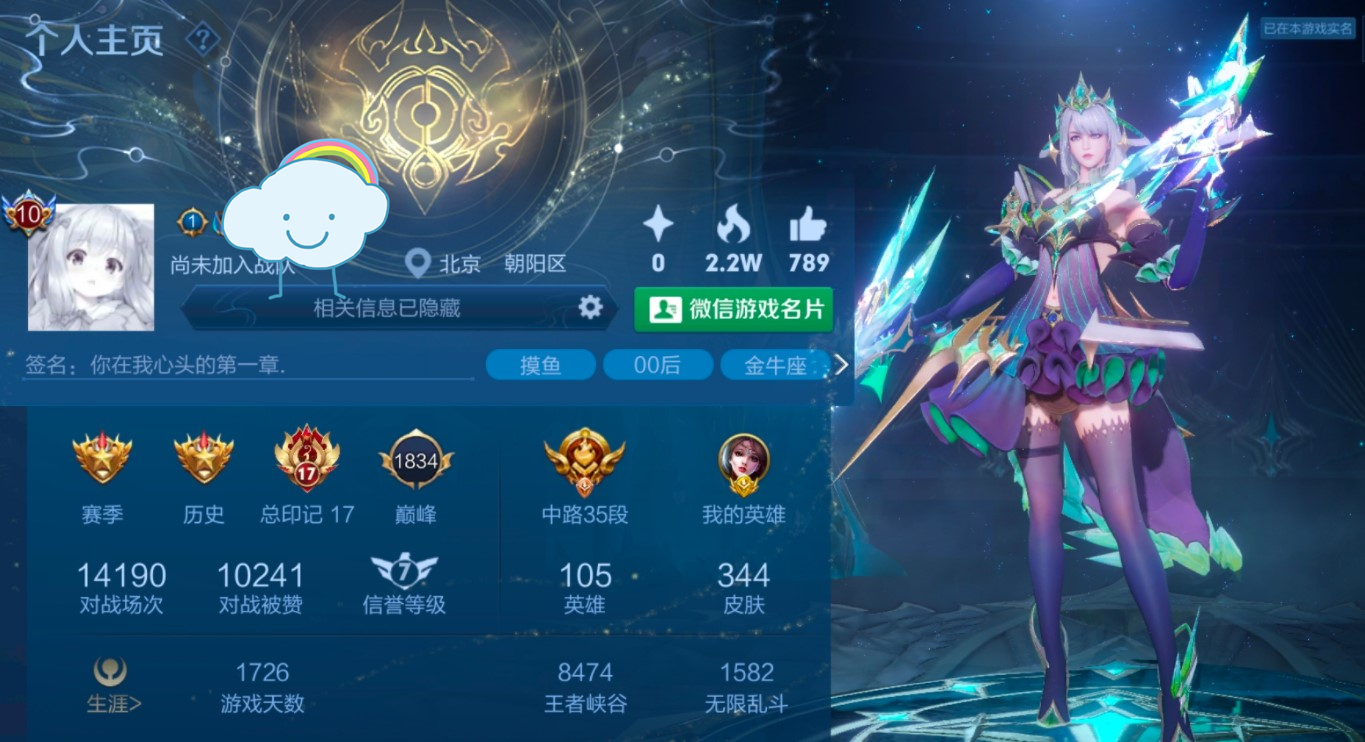Select the 00后 tag
1365x742 pixels.
[x=657, y=365]
